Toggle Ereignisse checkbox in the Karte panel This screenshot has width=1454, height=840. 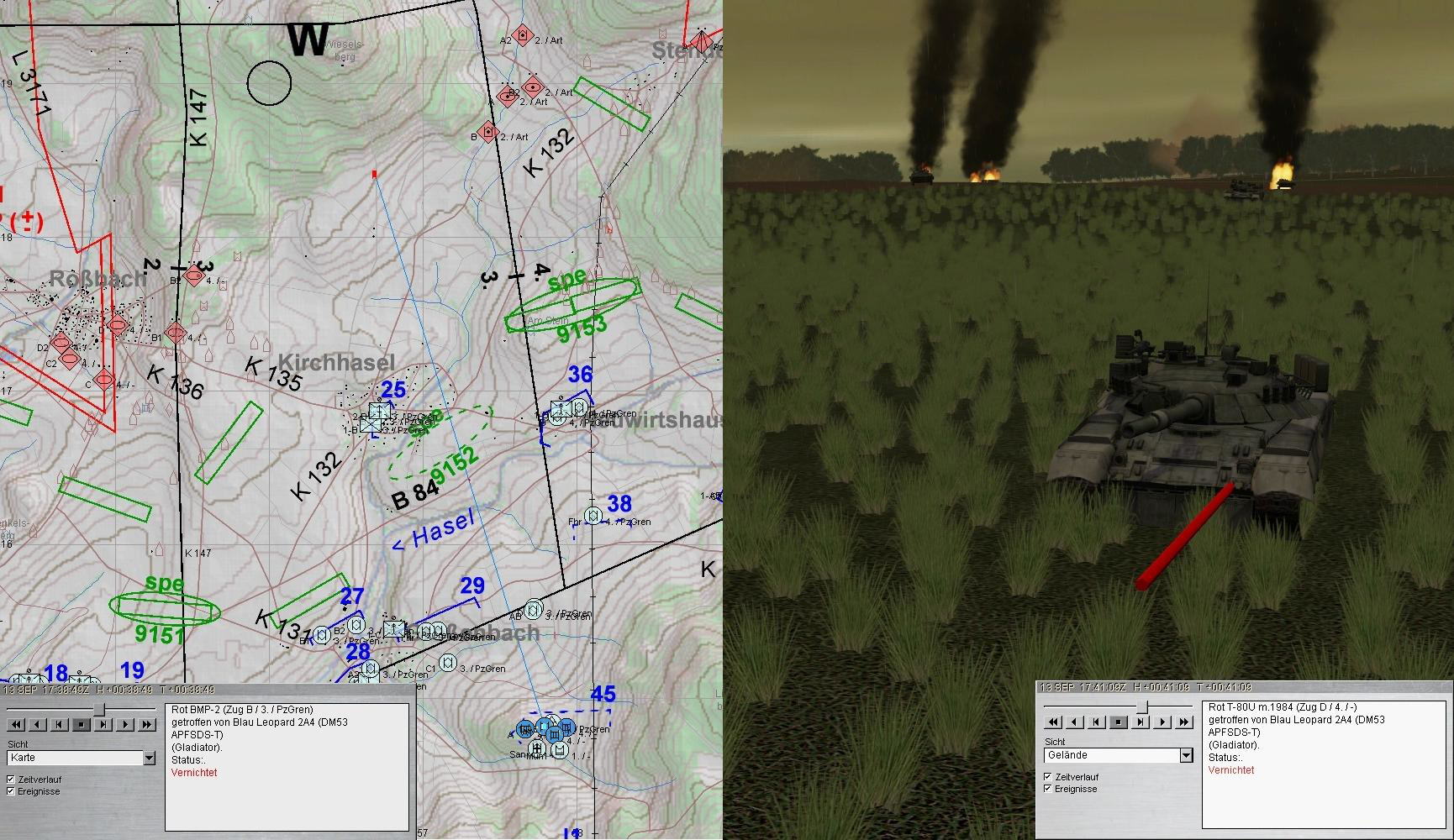coord(11,791)
